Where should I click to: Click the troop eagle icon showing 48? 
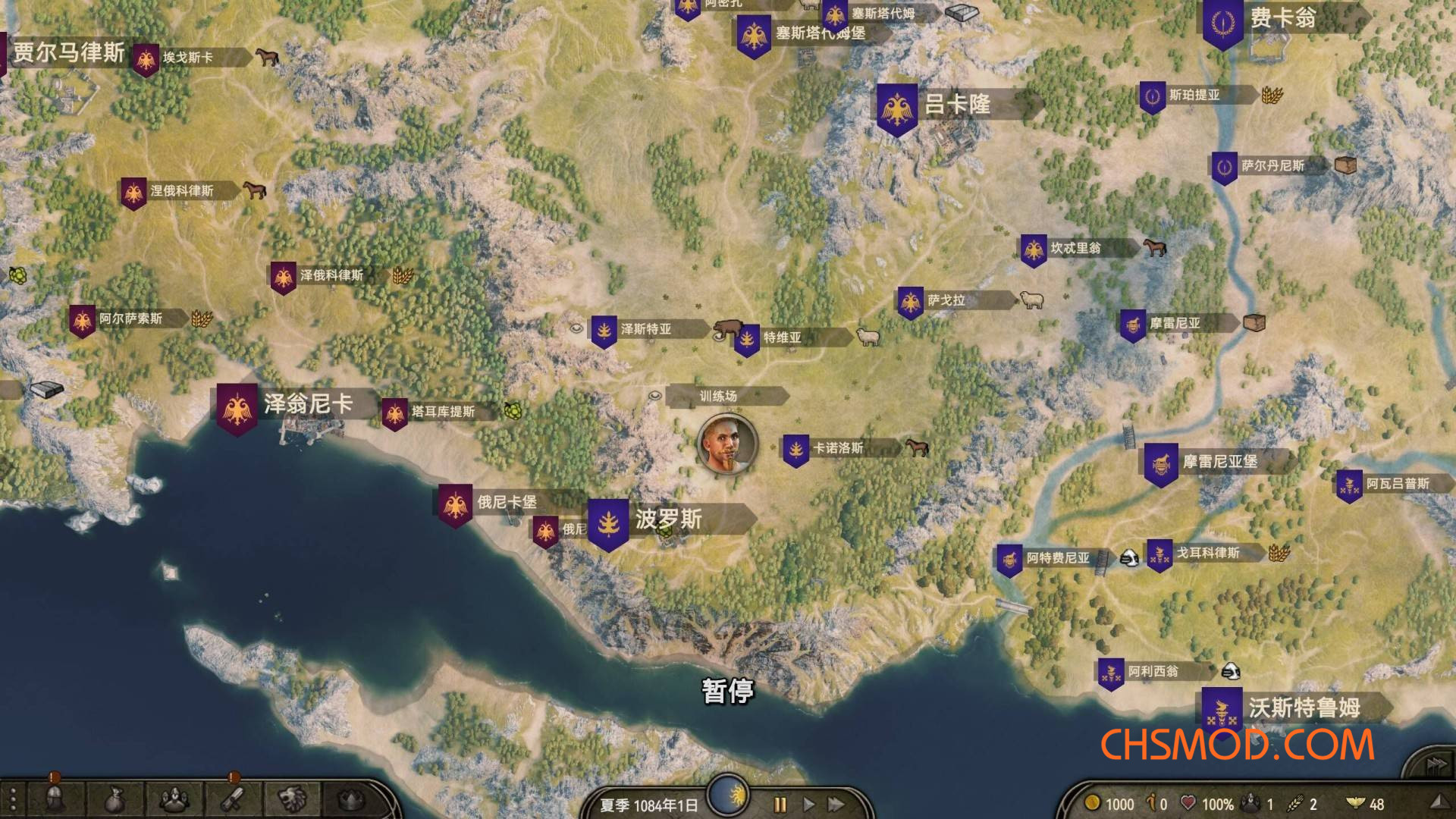coord(1356,802)
